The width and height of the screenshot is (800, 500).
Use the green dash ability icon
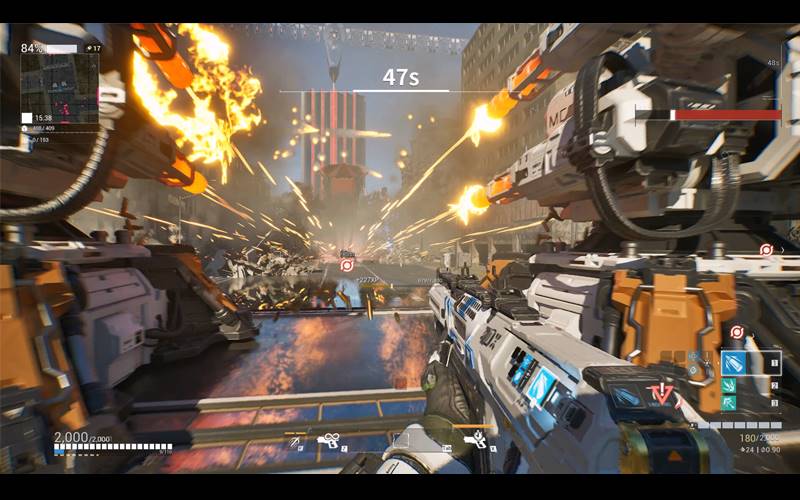730,403
